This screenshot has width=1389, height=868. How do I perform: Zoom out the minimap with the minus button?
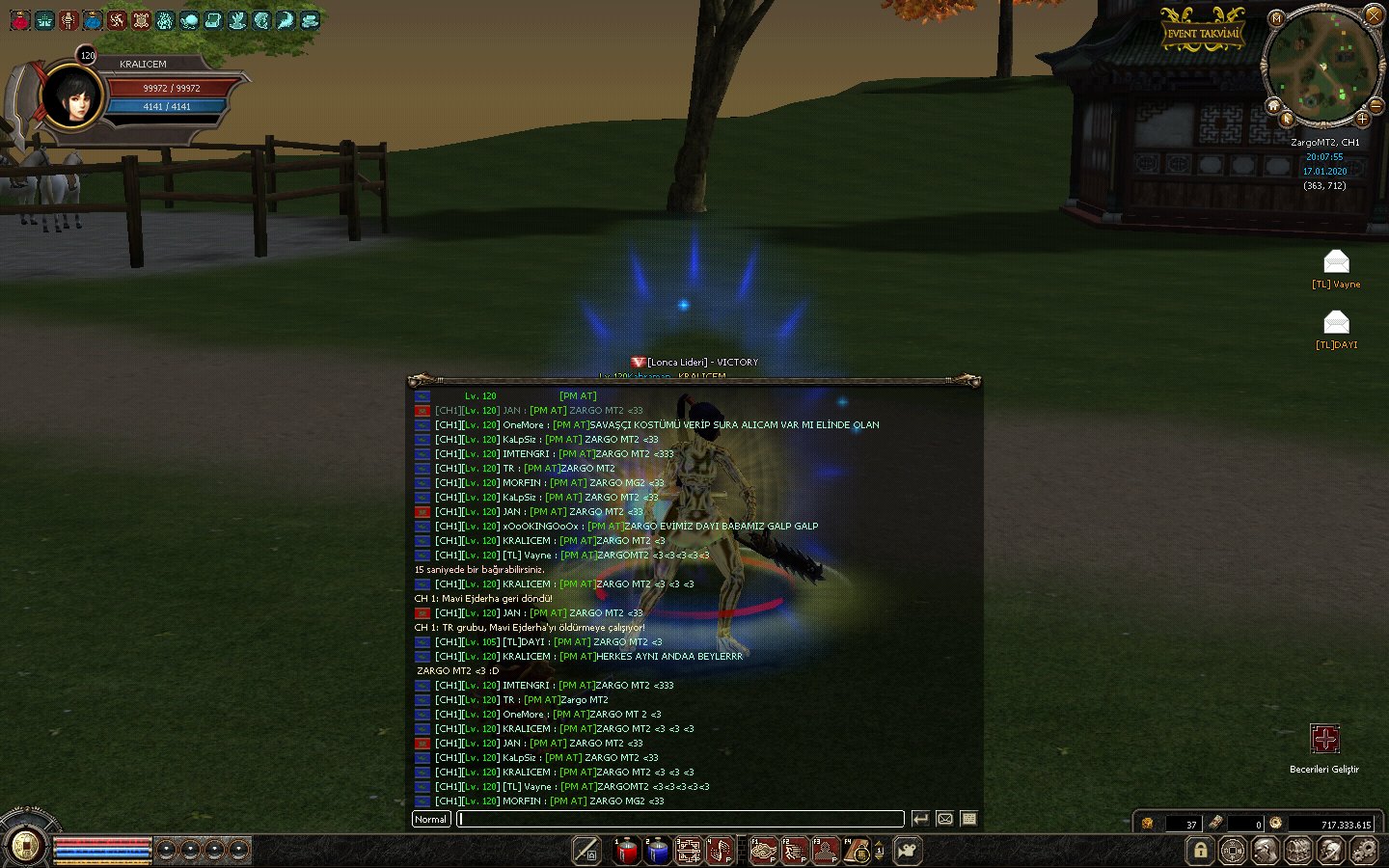click(1376, 104)
